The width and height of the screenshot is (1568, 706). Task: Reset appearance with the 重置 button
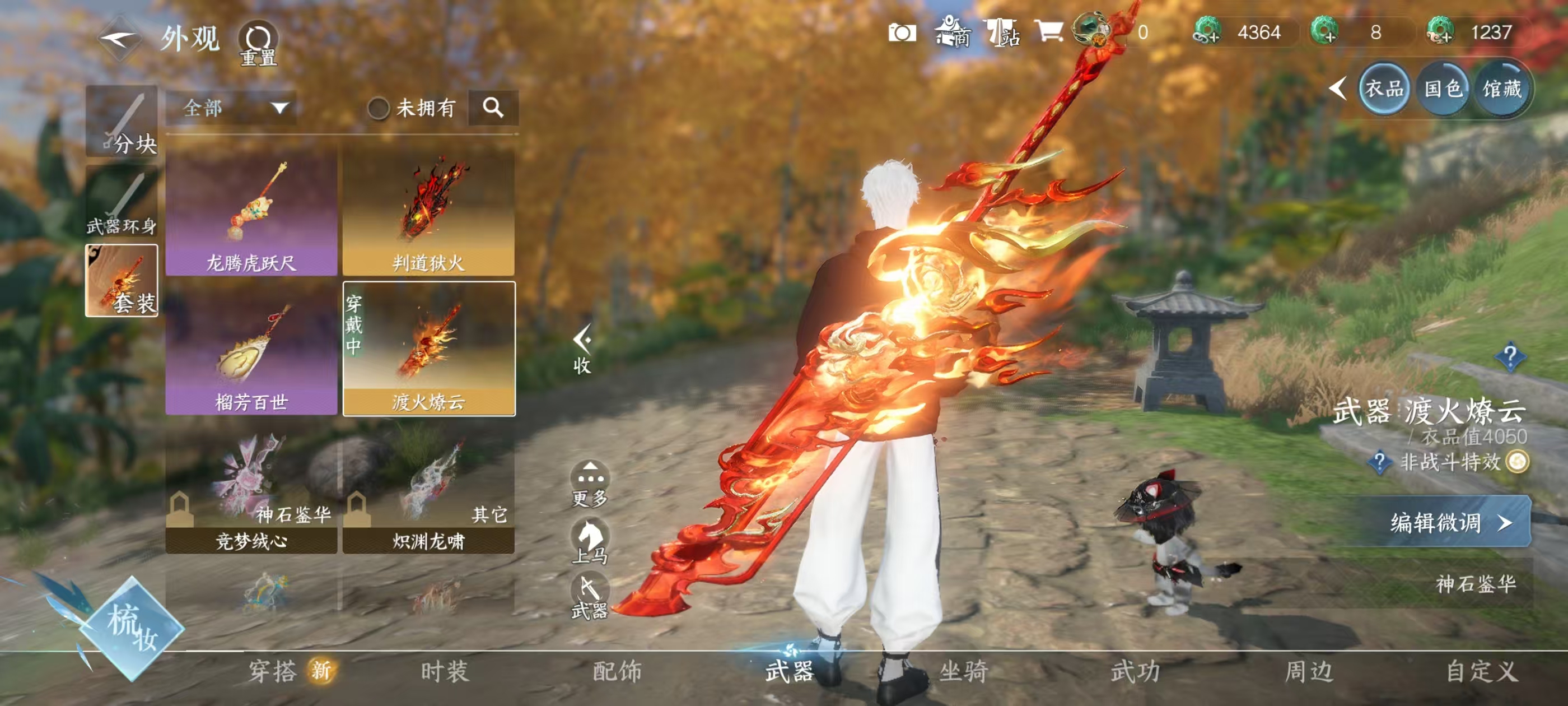(258, 43)
